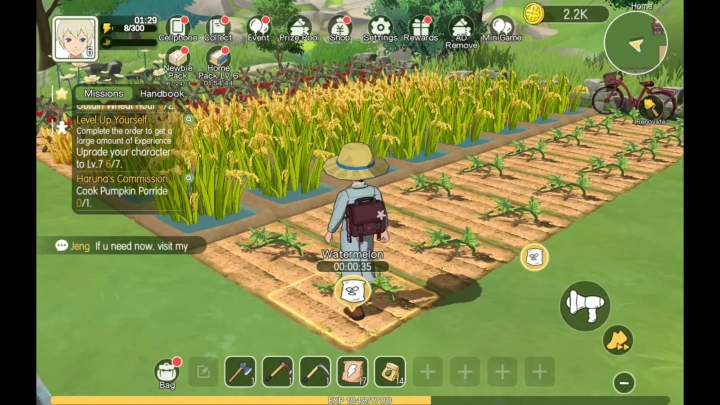Viewport: 720px width, 405px height.
Task: Select the Missions tab
Action: pos(104,93)
